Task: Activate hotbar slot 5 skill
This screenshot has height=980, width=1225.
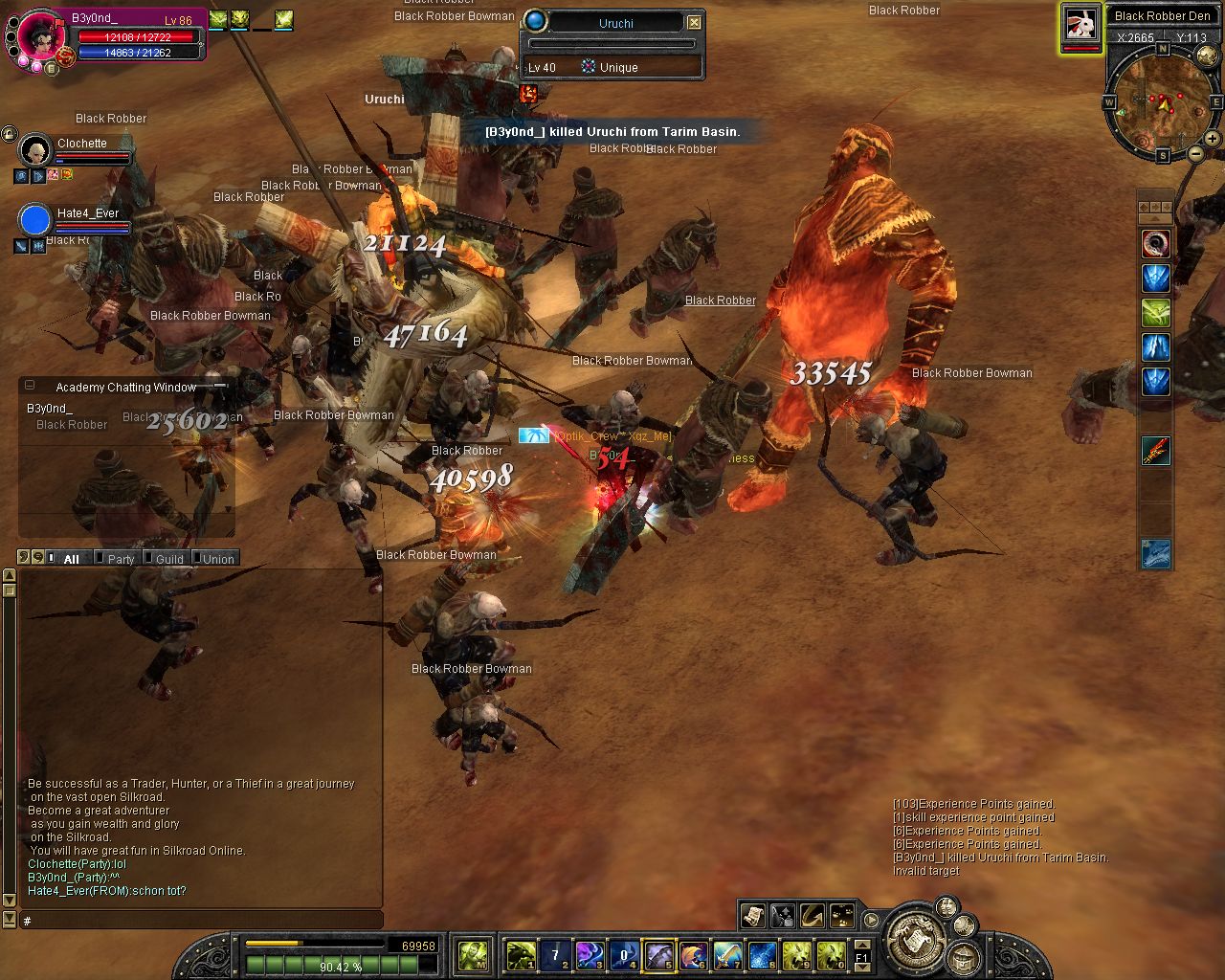Action: (659, 954)
